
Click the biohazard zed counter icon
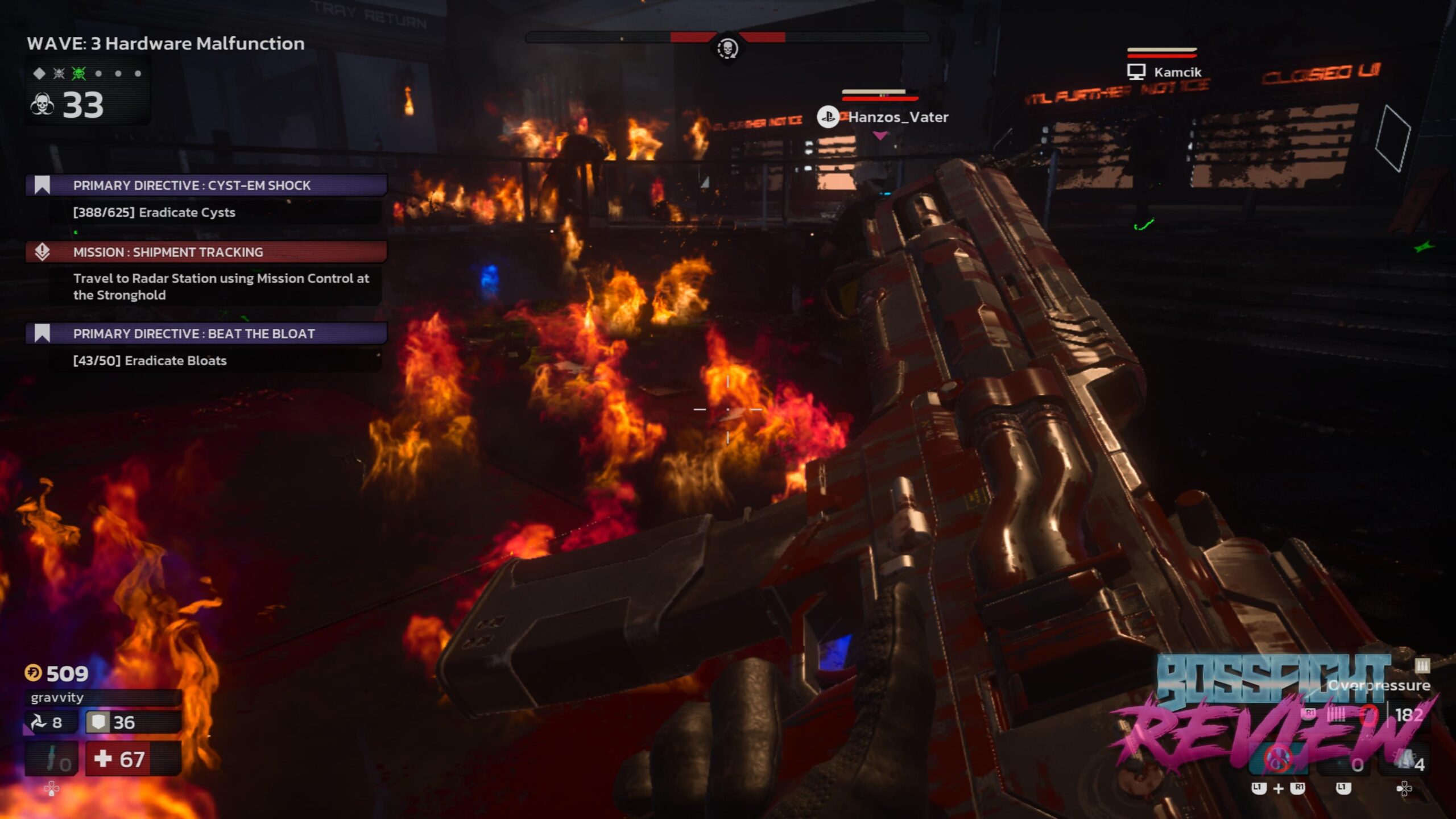[x=42, y=105]
